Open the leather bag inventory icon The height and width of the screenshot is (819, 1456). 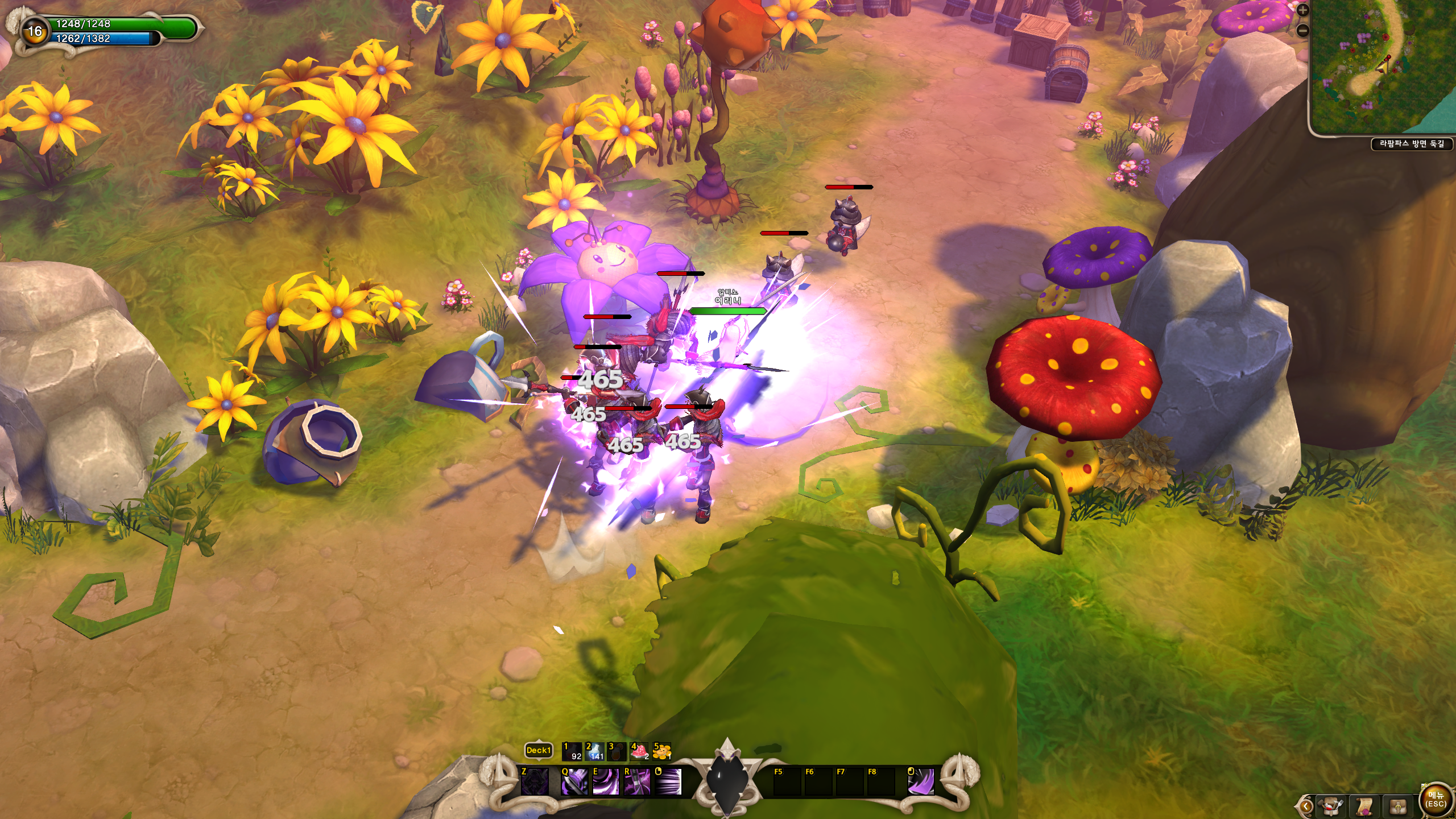1399,806
